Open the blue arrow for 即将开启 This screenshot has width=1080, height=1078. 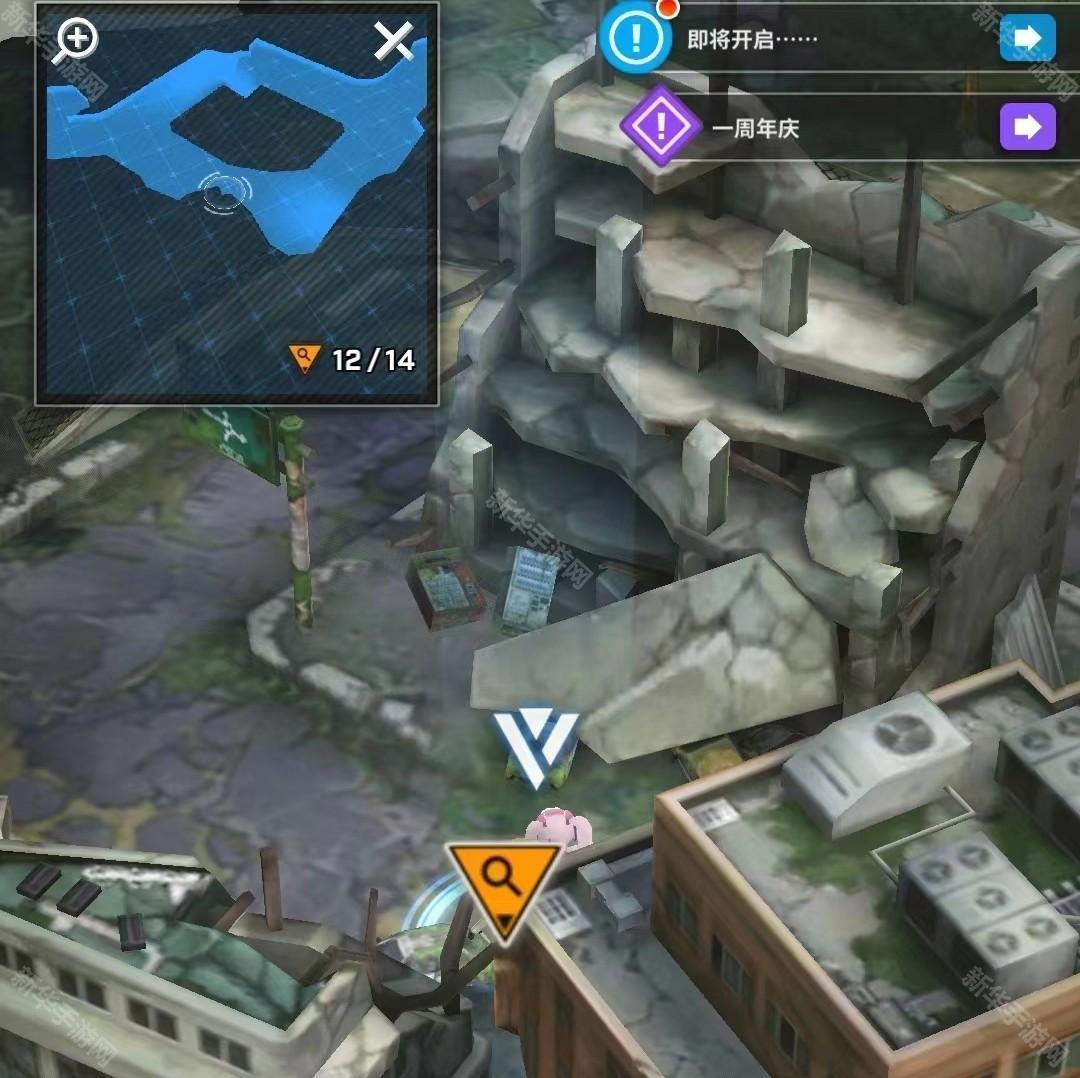(1027, 39)
